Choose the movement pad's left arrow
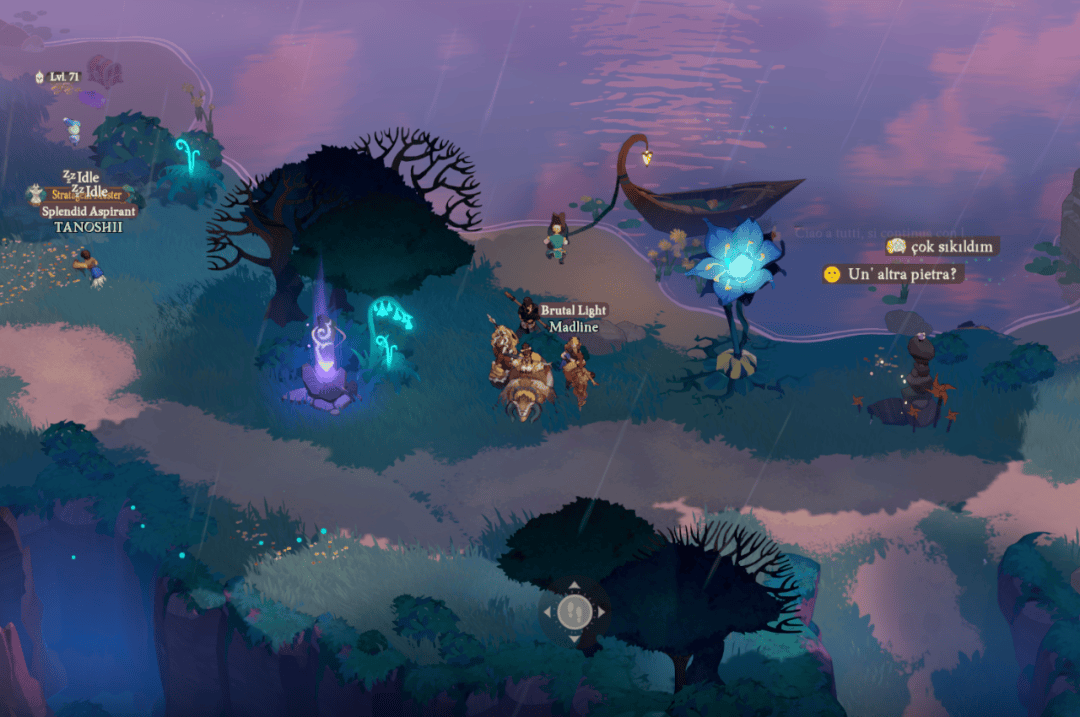The width and height of the screenshot is (1080, 717). point(548,611)
